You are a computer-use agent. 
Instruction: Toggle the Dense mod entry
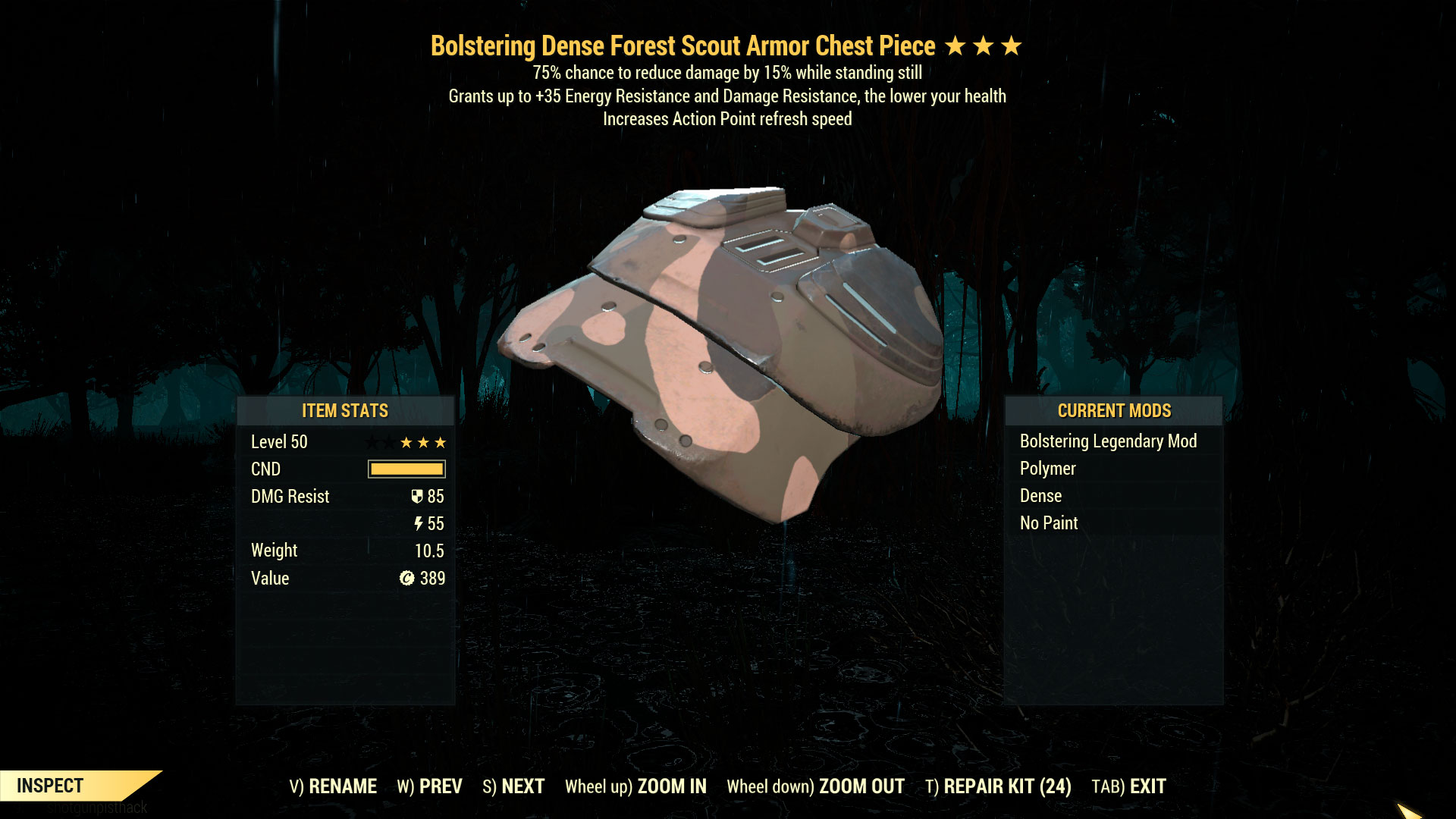(x=1040, y=496)
